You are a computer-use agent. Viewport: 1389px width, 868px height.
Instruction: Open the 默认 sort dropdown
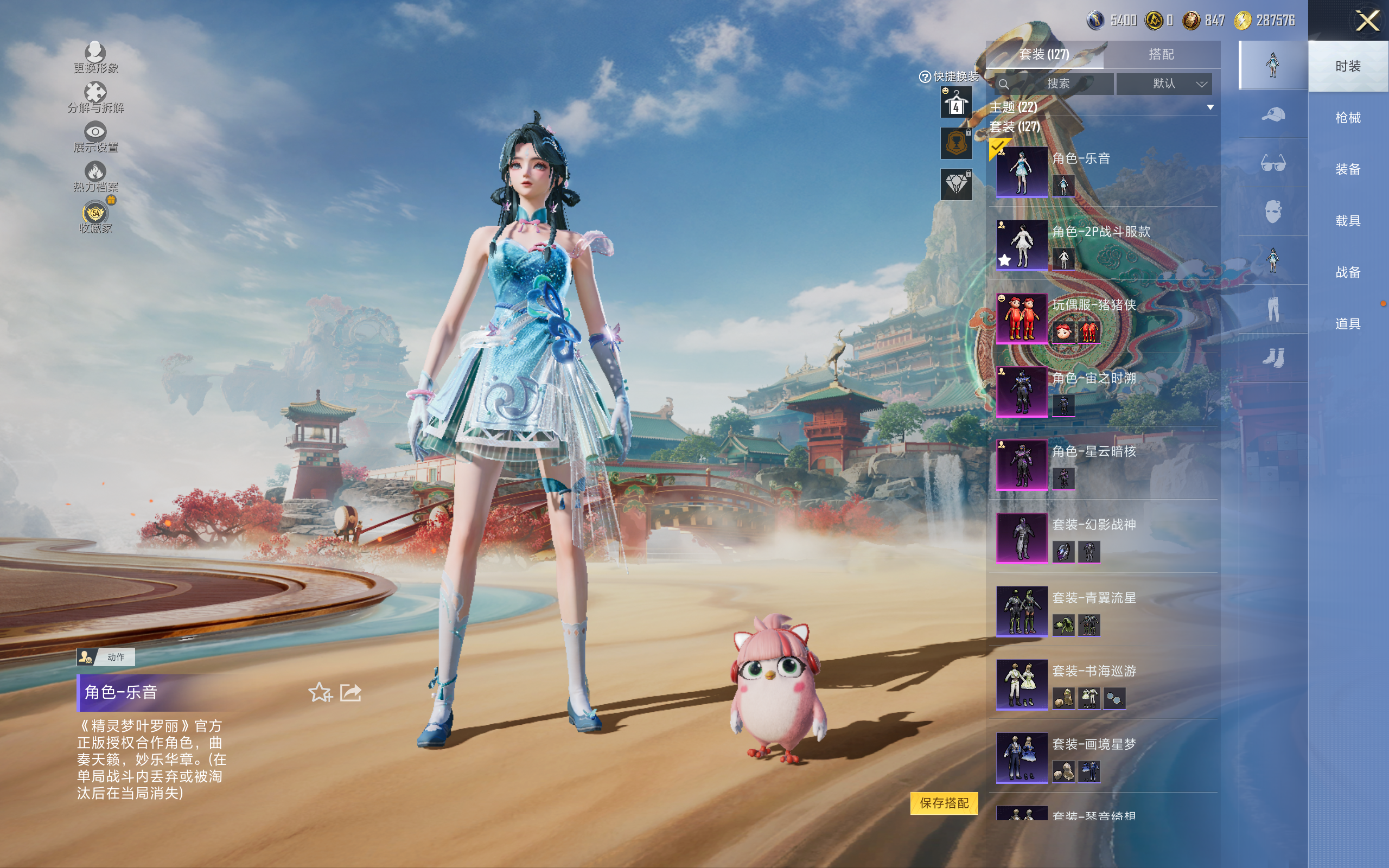[x=1164, y=84]
